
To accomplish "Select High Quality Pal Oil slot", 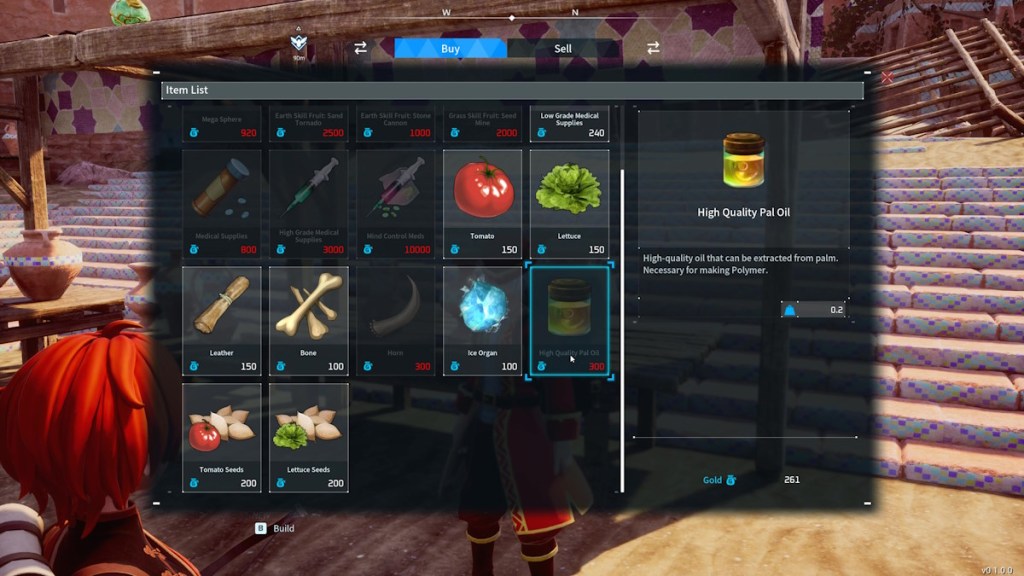I will pos(569,320).
